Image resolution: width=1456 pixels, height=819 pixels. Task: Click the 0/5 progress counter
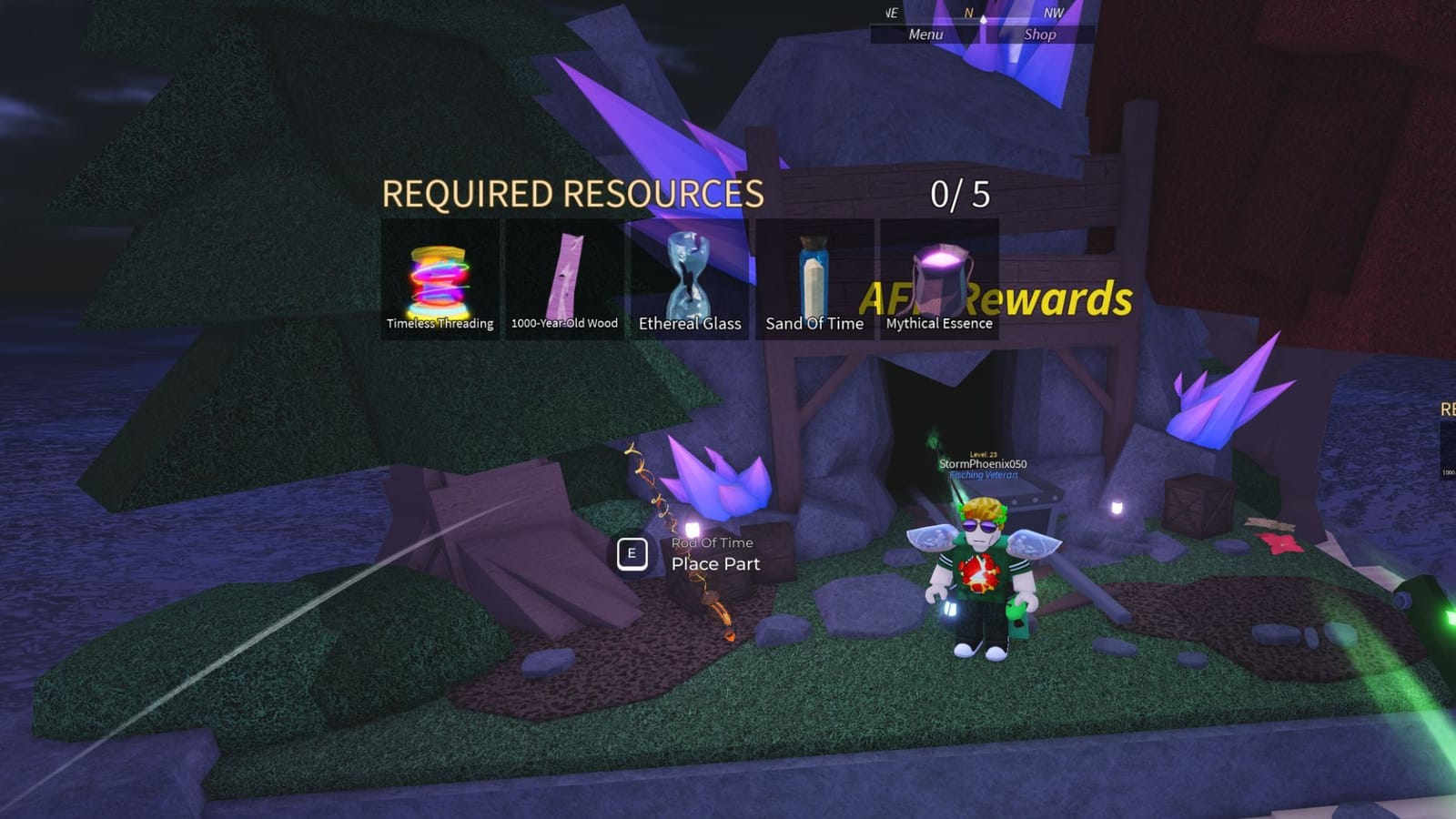click(x=958, y=193)
